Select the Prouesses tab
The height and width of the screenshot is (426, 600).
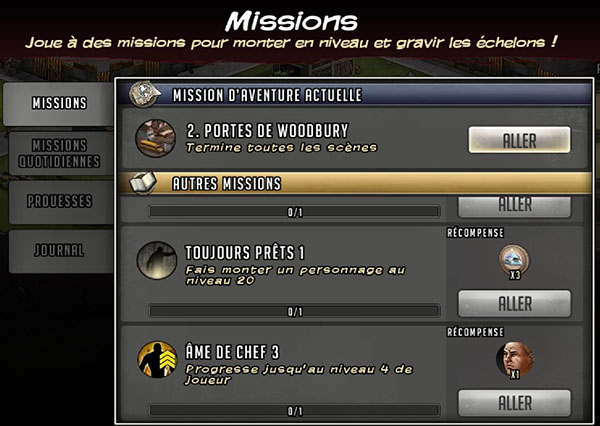58,201
